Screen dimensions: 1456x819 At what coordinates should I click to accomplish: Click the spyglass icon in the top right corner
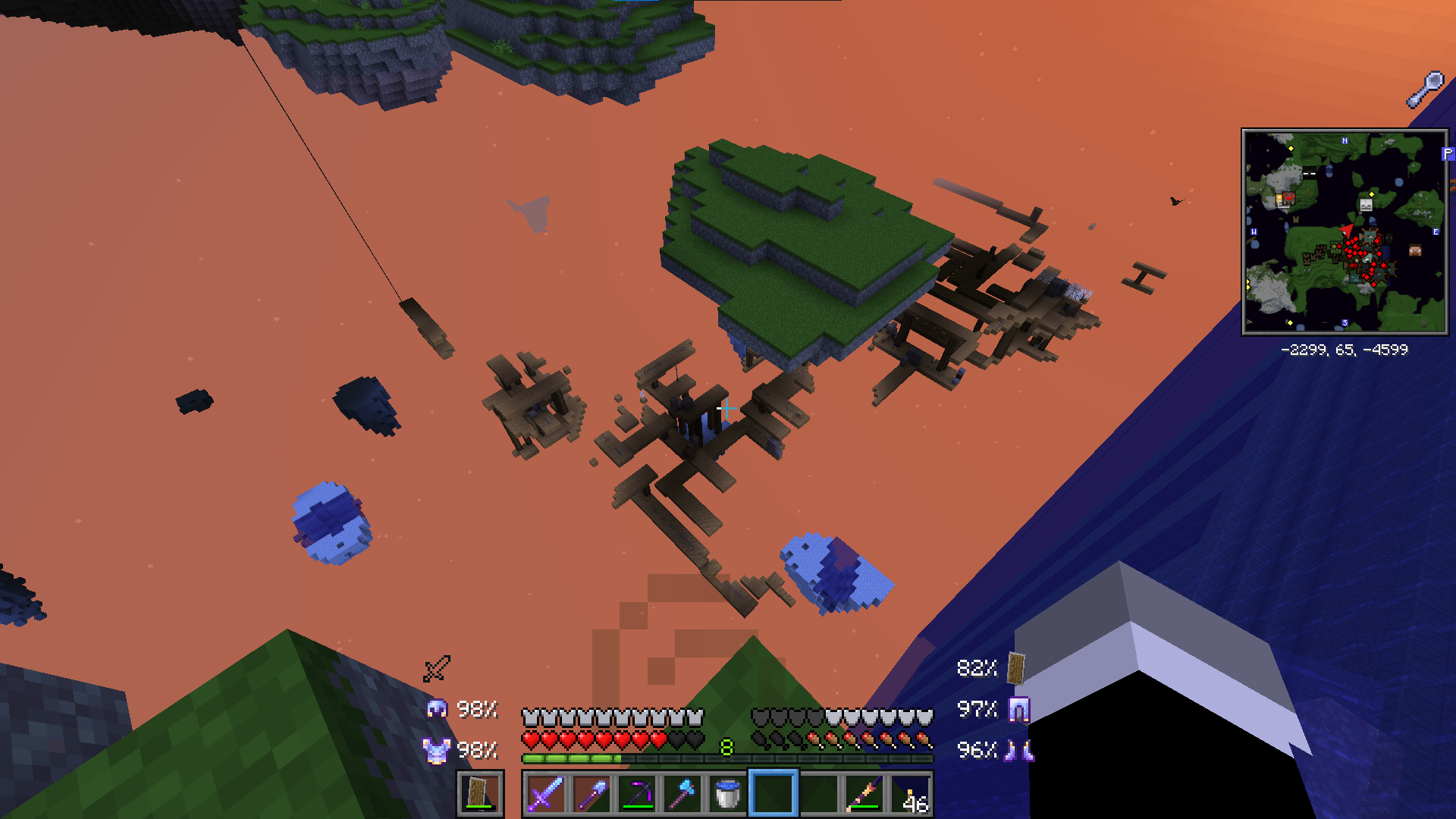1426,86
